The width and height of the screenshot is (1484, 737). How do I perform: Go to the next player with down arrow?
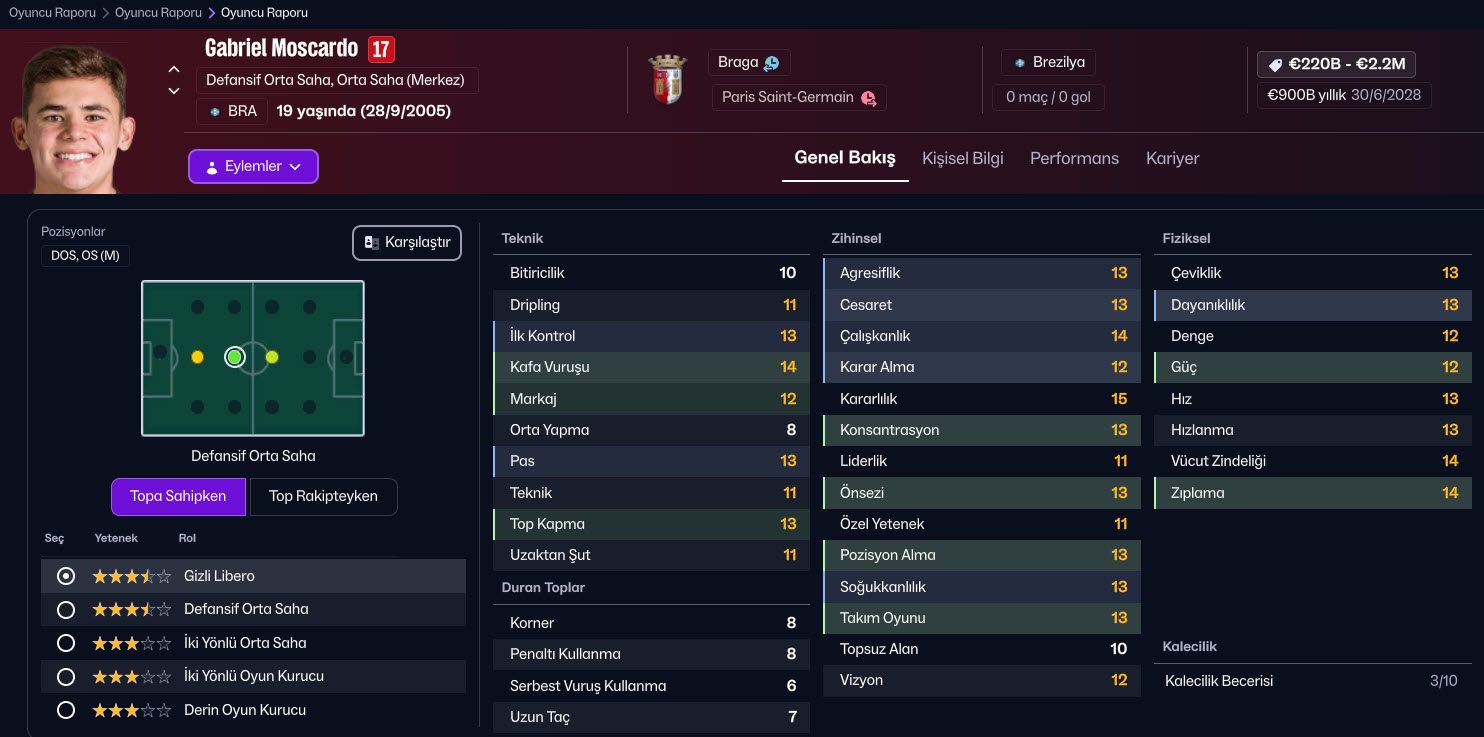174,91
